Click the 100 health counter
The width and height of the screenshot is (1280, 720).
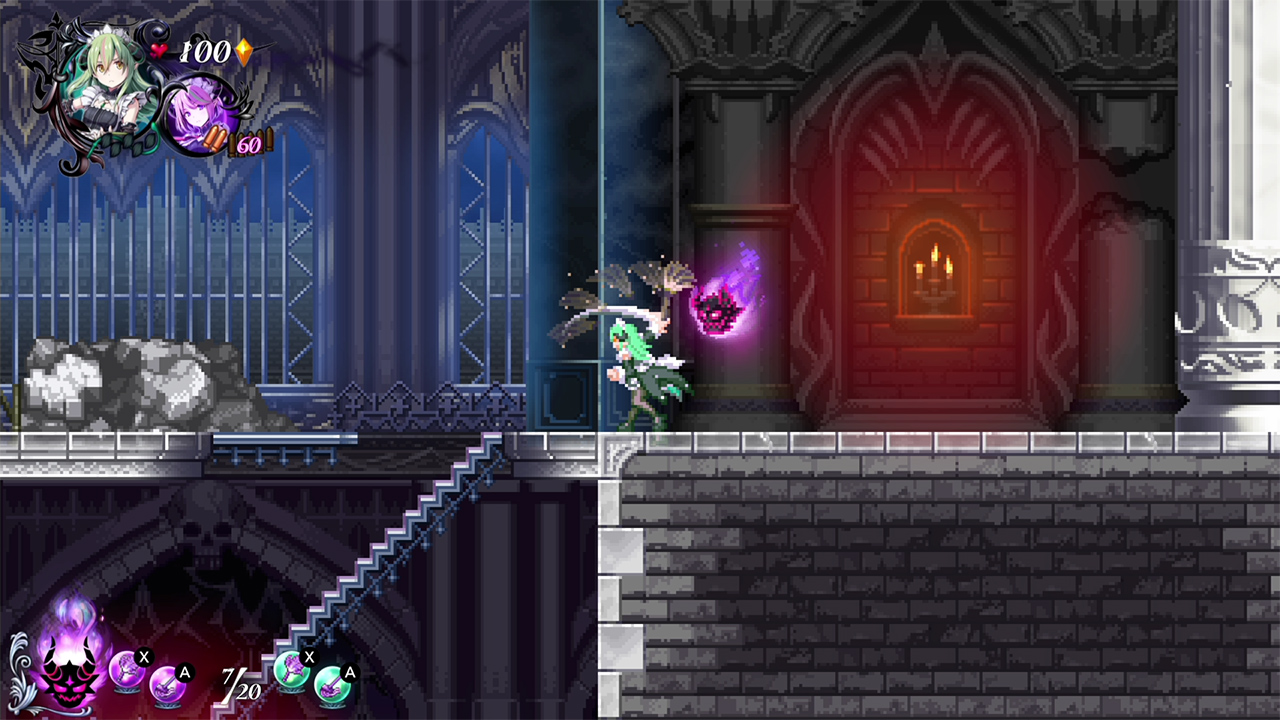[205, 51]
